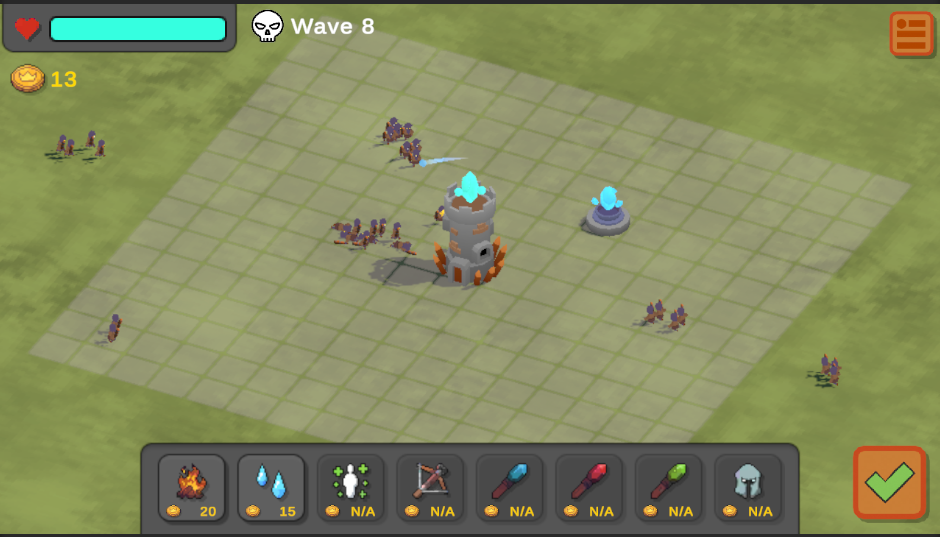Viewport: 940px width, 537px height.
Task: Choose the knight helmet slot
Action: point(748,488)
